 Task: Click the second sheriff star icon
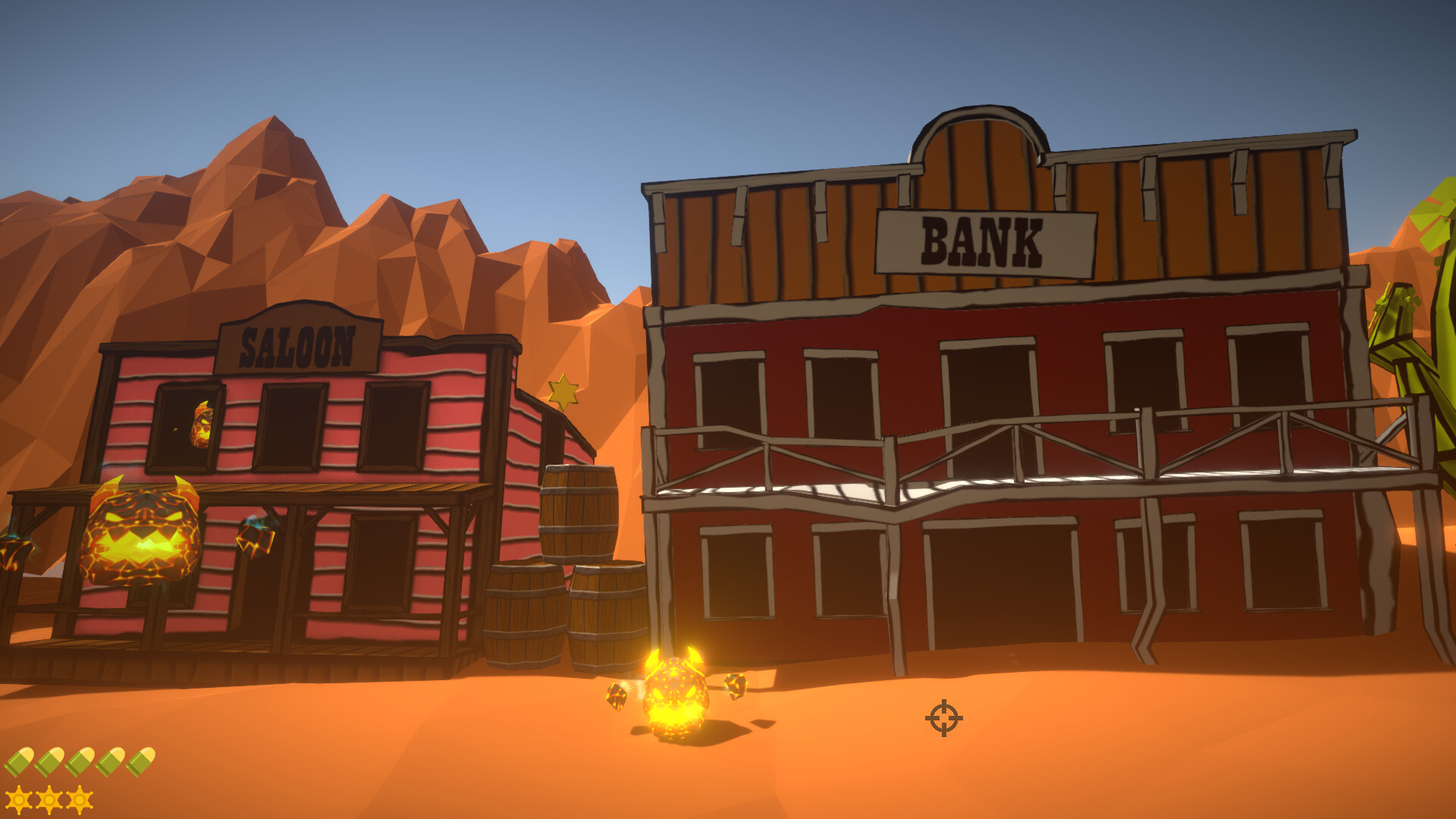(50, 802)
